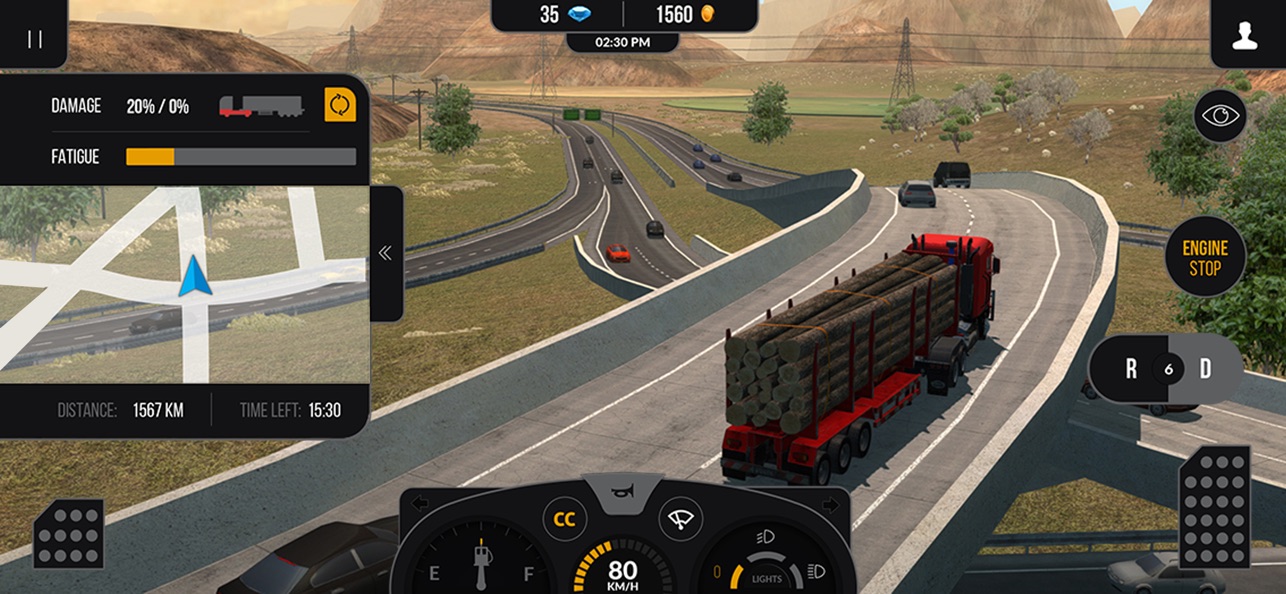Tap the gold coin balance
The image size is (1286, 594).
pyautogui.click(x=686, y=15)
